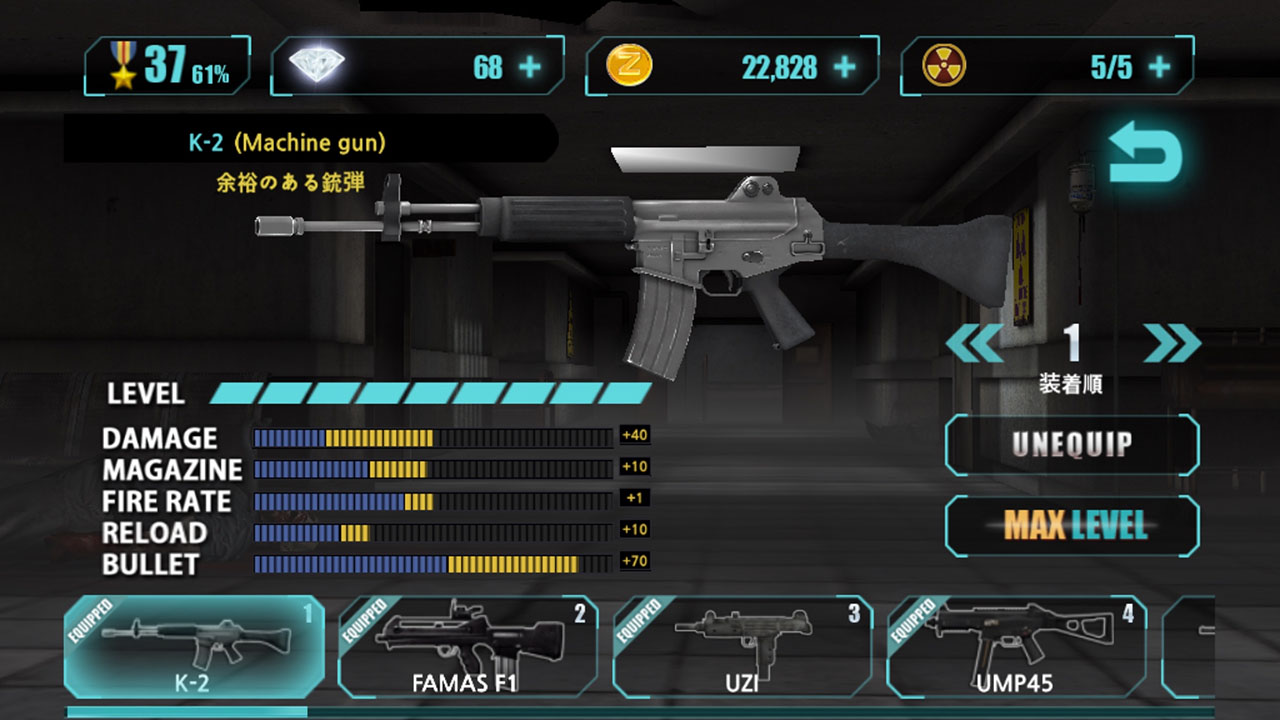Click the MAX LEVEL button
The image size is (1280, 720).
point(1071,525)
